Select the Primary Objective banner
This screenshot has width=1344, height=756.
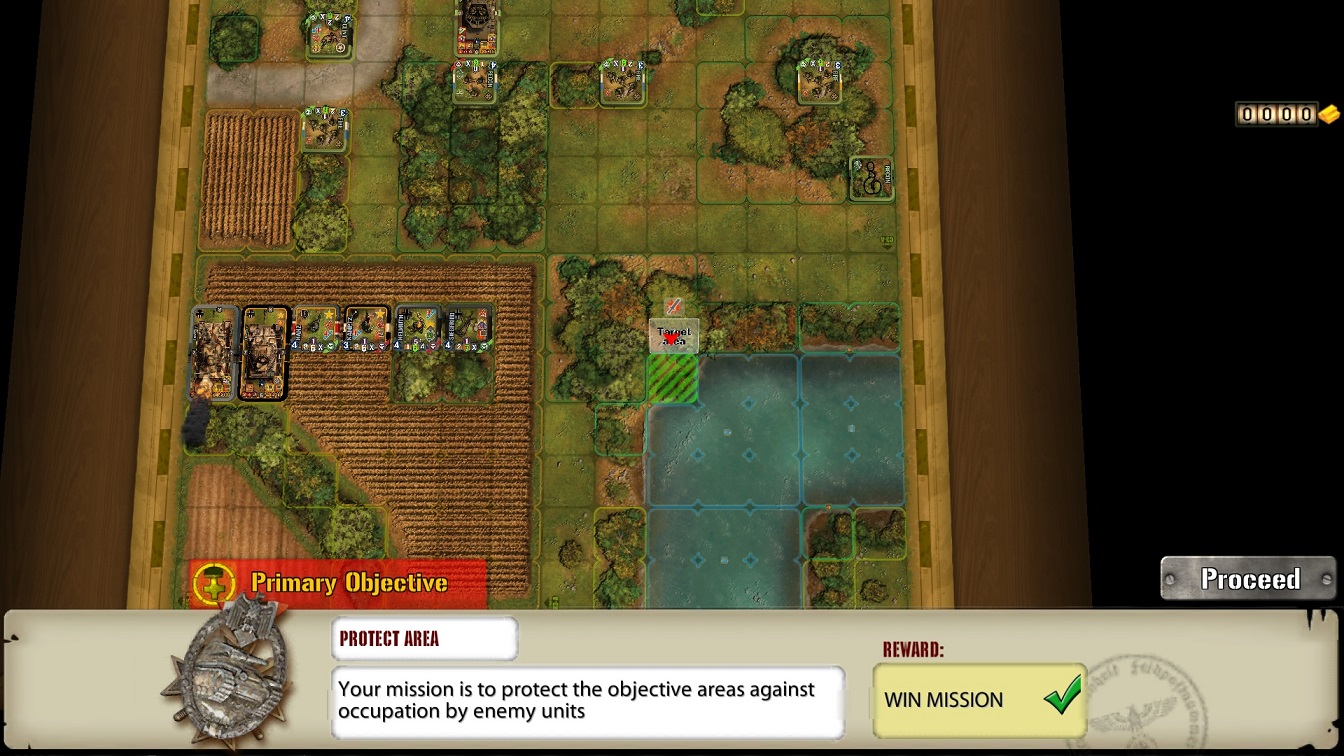click(x=338, y=583)
